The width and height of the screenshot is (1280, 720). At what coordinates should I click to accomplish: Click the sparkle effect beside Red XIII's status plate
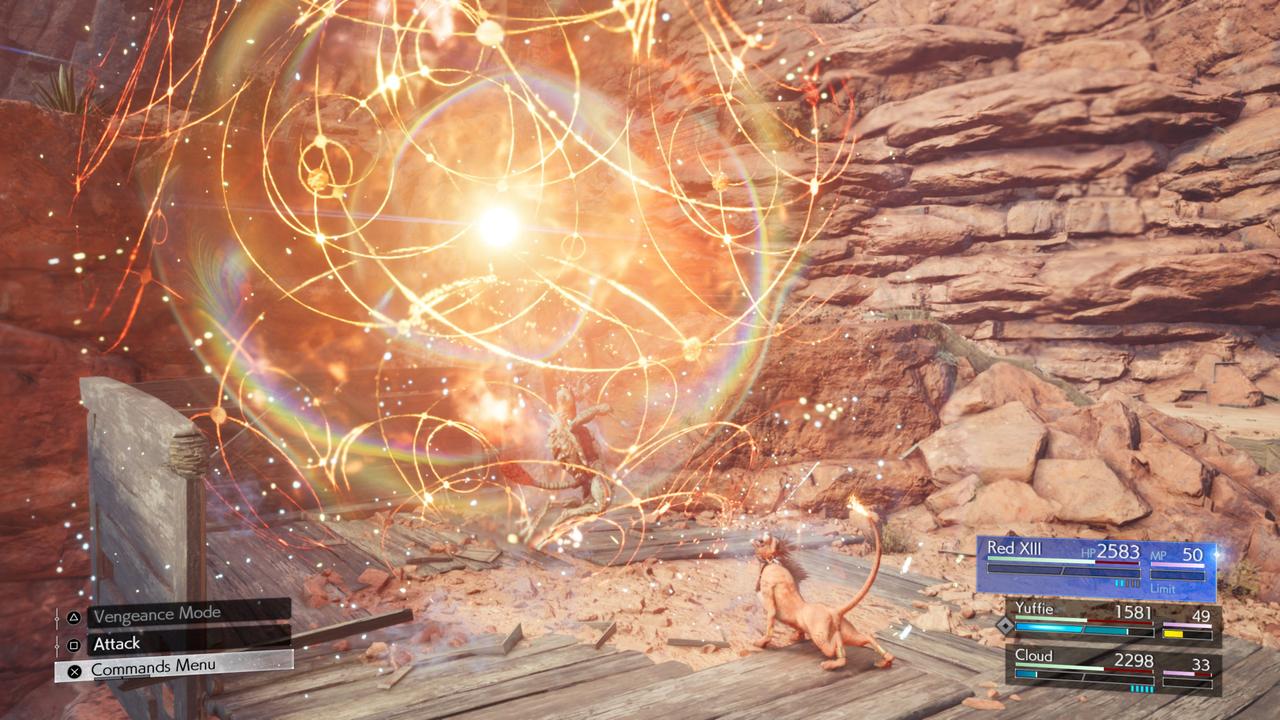point(1217,554)
